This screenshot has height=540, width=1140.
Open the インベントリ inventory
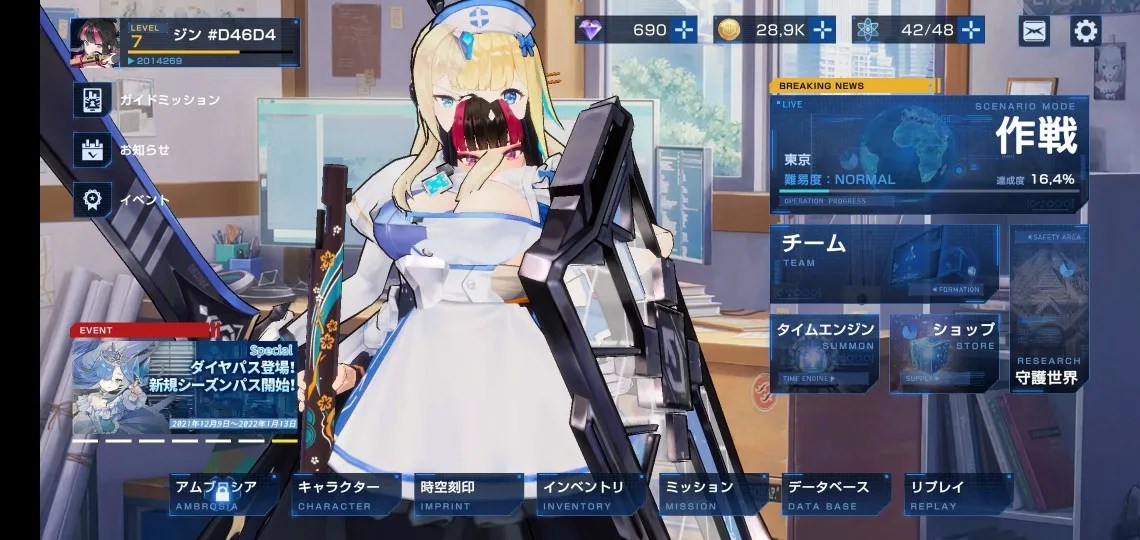(583, 495)
